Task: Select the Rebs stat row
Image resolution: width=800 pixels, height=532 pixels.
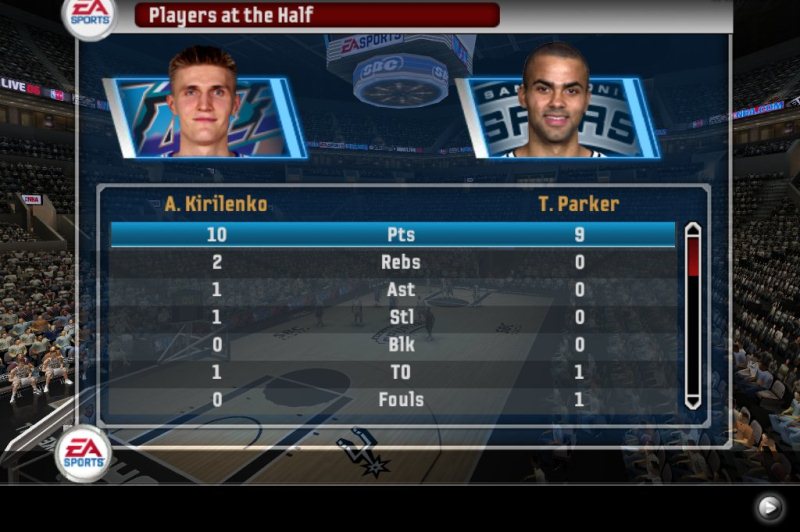Action: pos(392,263)
